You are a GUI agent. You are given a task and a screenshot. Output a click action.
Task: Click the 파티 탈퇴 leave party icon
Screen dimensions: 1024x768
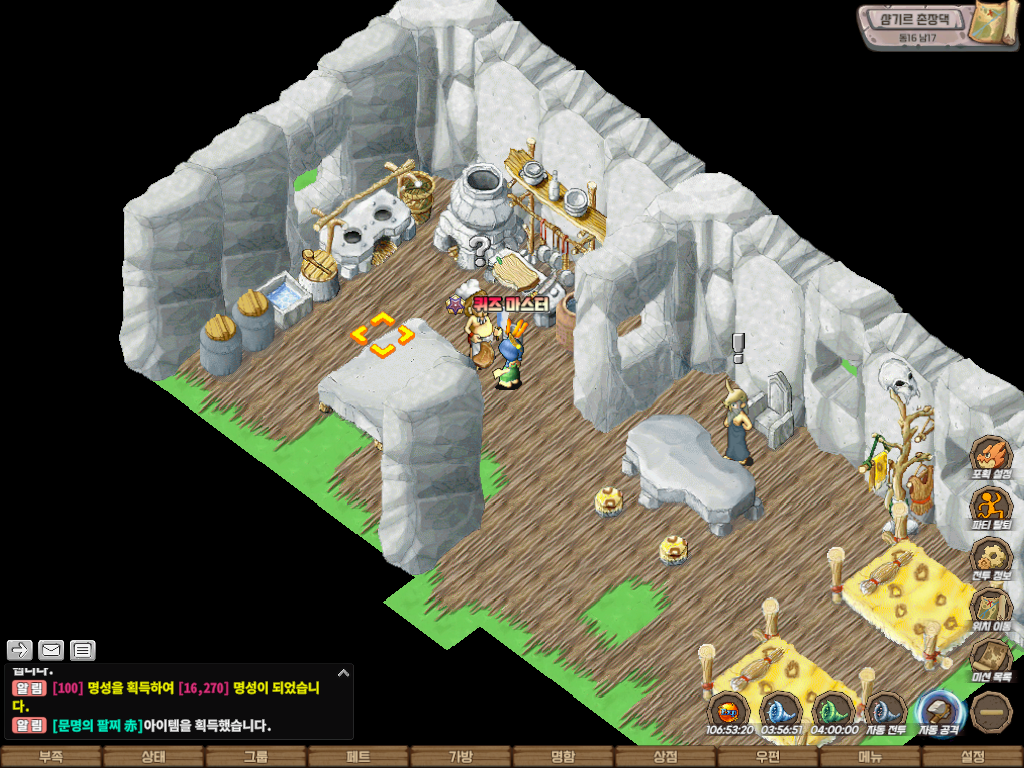tap(992, 507)
